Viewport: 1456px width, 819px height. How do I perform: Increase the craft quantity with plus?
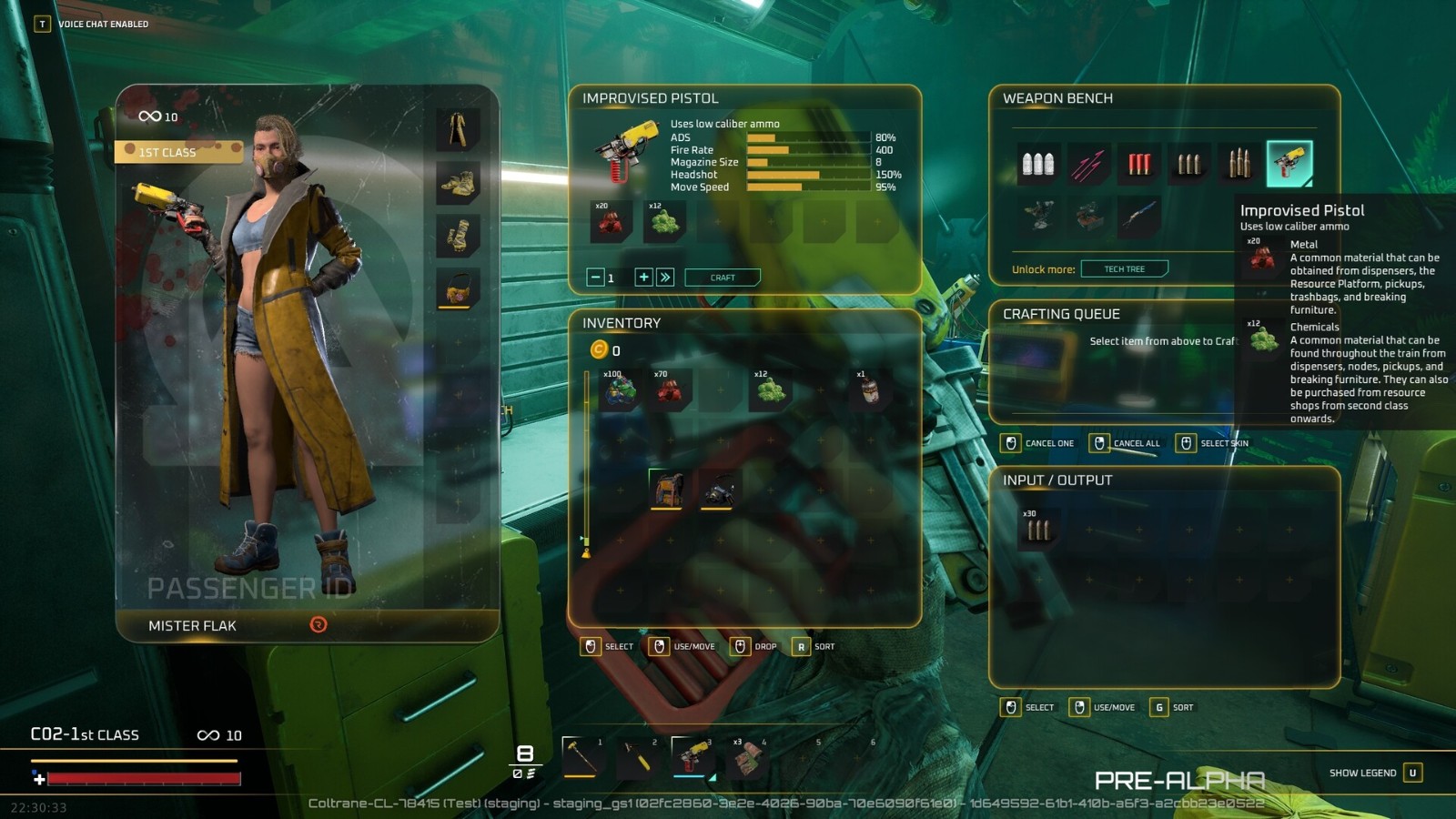point(643,278)
